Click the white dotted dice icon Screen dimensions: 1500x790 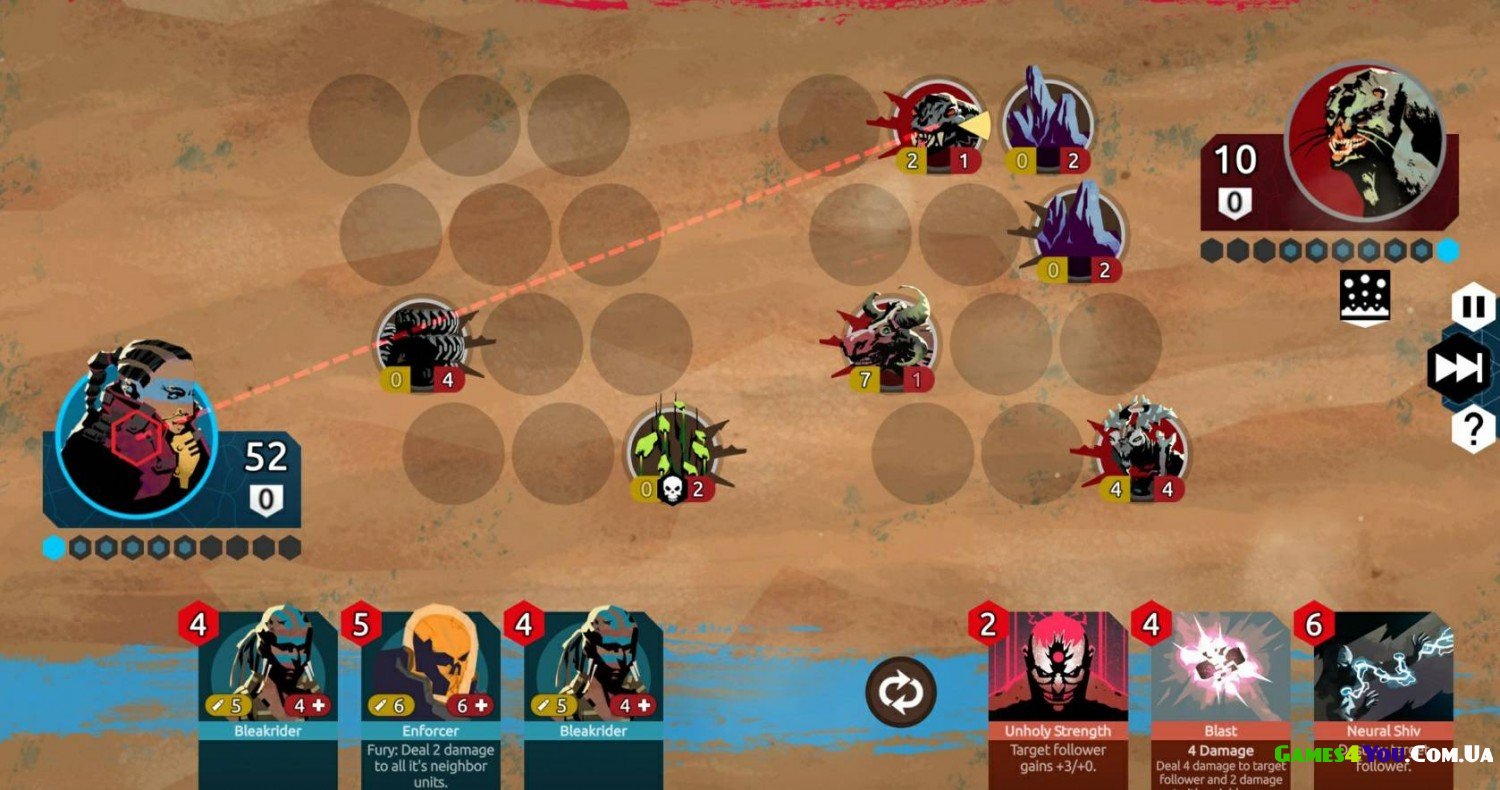[x=1366, y=297]
